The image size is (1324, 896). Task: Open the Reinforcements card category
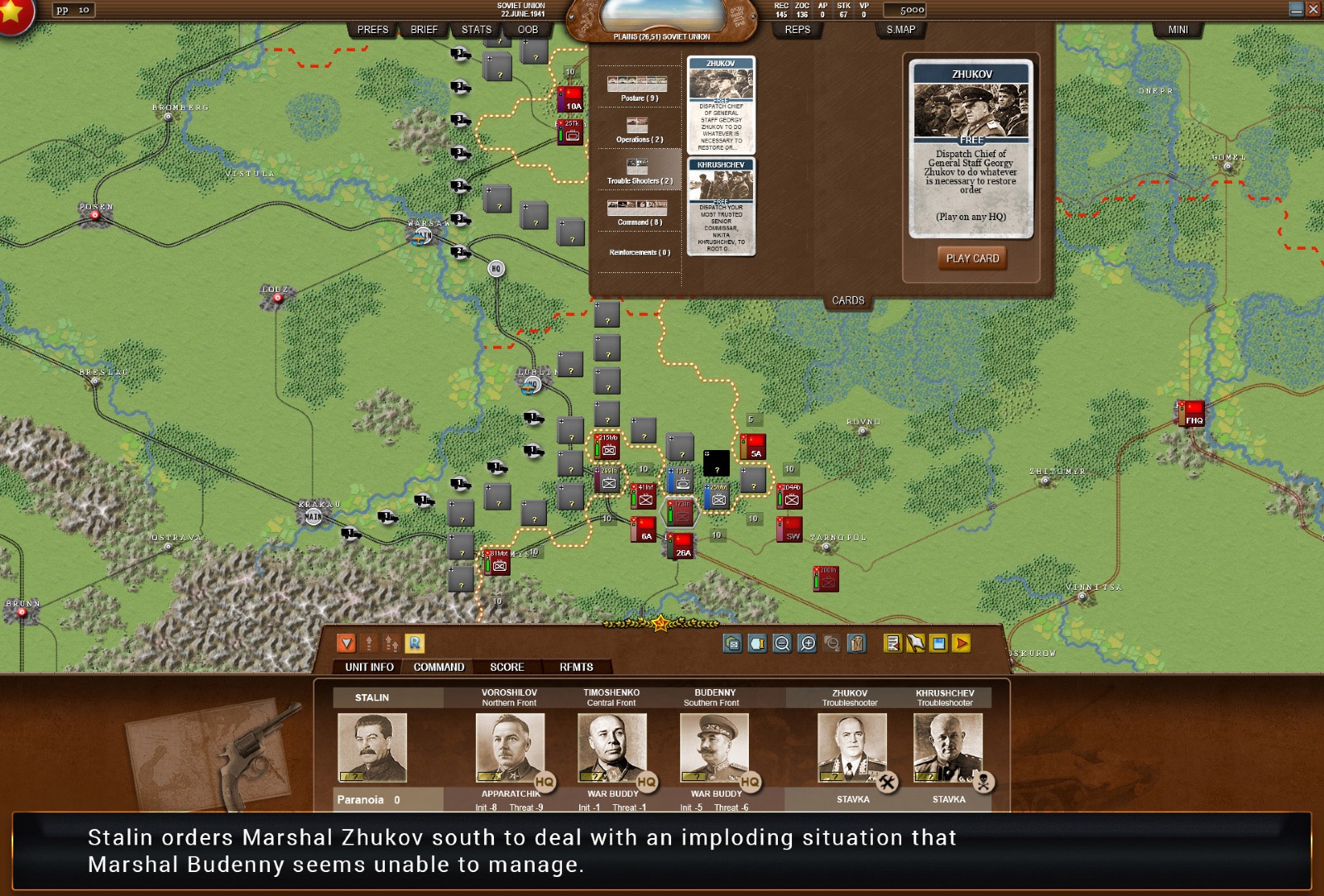pos(639,252)
